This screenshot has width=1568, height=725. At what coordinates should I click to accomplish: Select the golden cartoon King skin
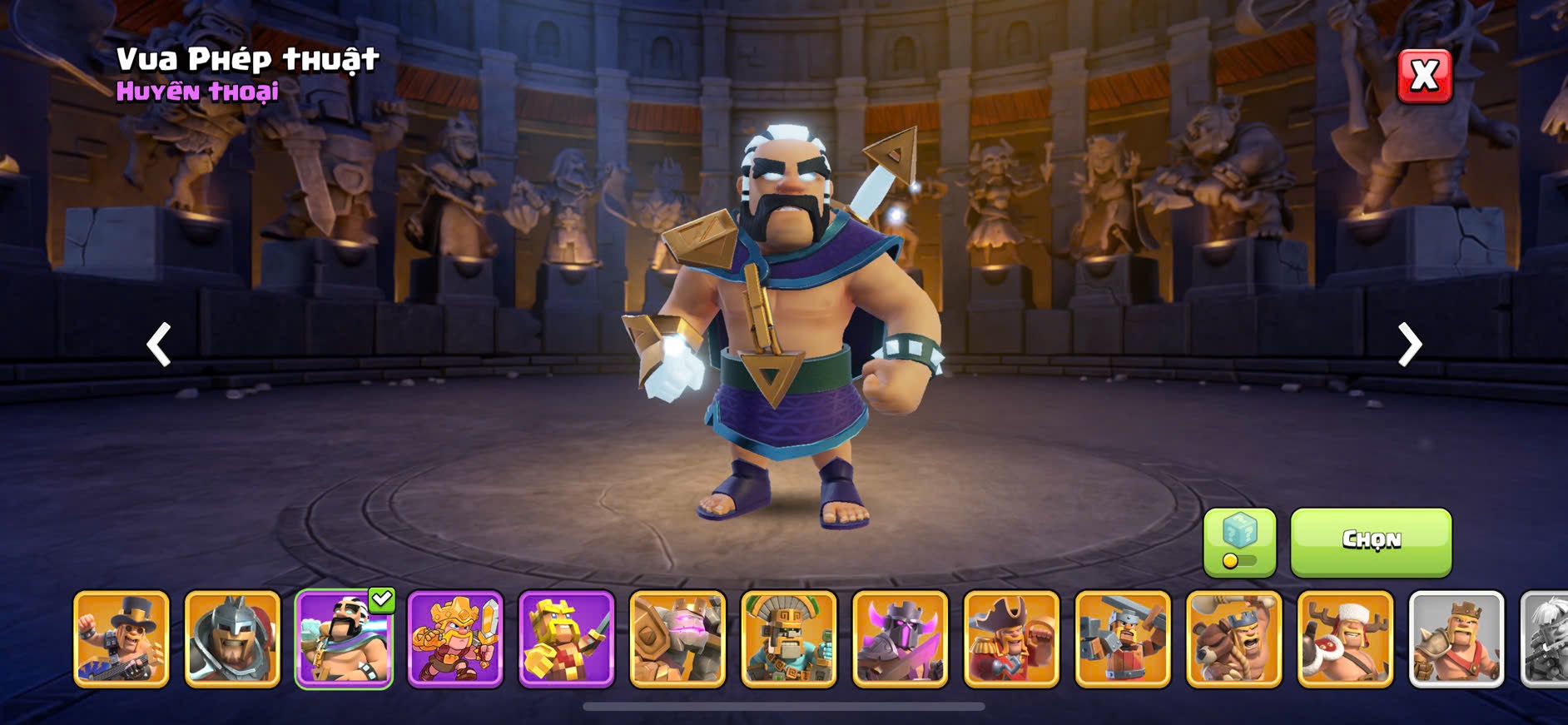pos(455,639)
